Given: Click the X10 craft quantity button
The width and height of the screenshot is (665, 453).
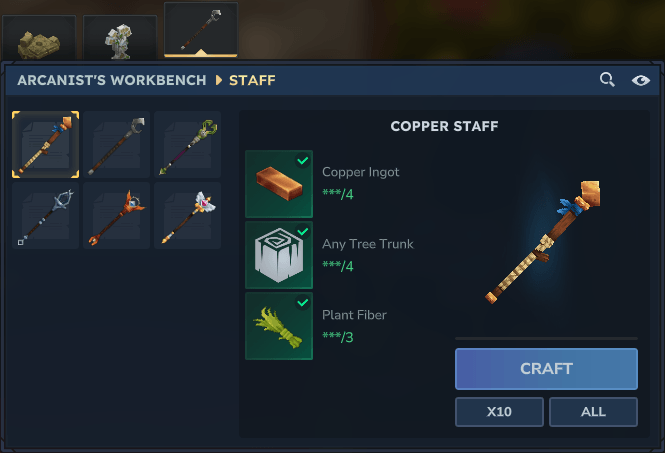Looking at the screenshot, I should [x=499, y=412].
